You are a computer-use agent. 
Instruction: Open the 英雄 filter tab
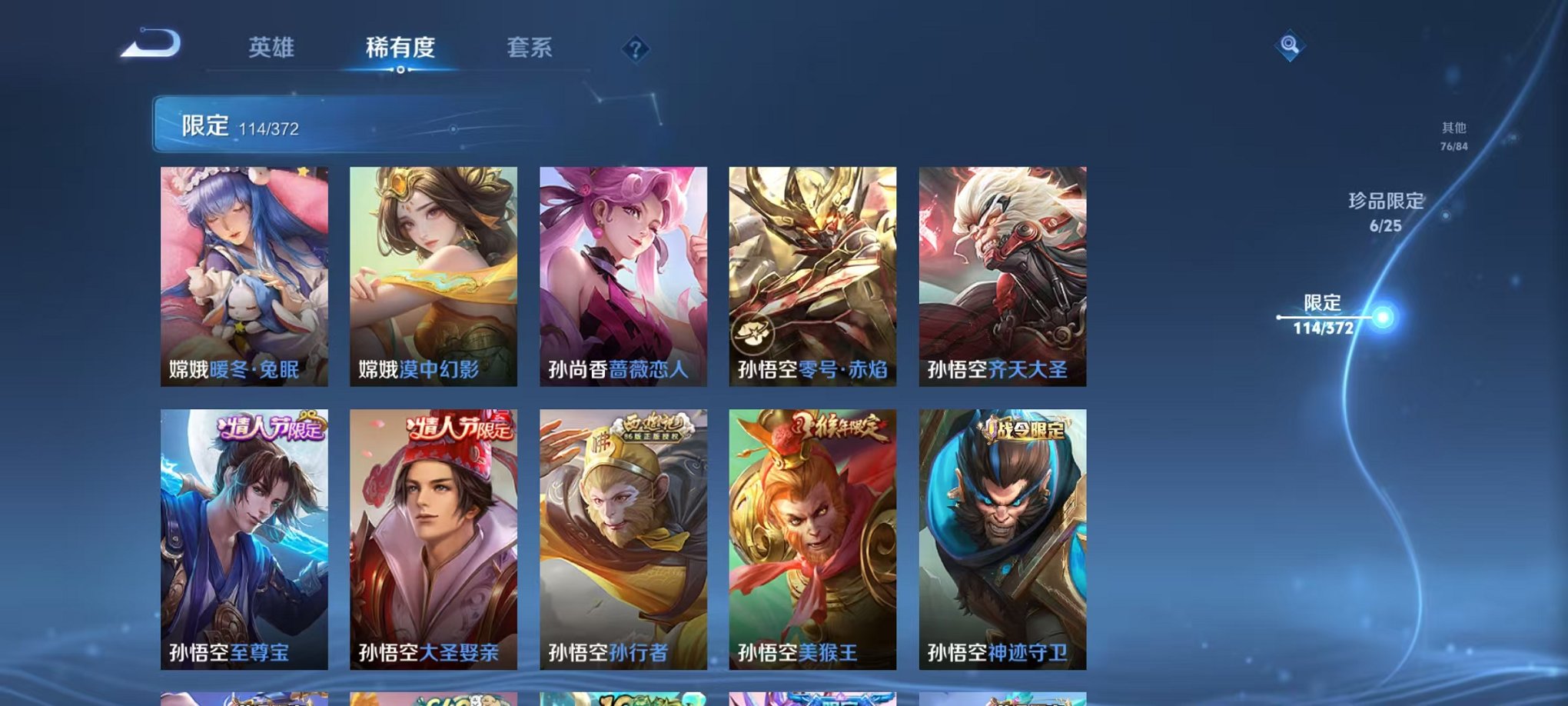click(271, 48)
